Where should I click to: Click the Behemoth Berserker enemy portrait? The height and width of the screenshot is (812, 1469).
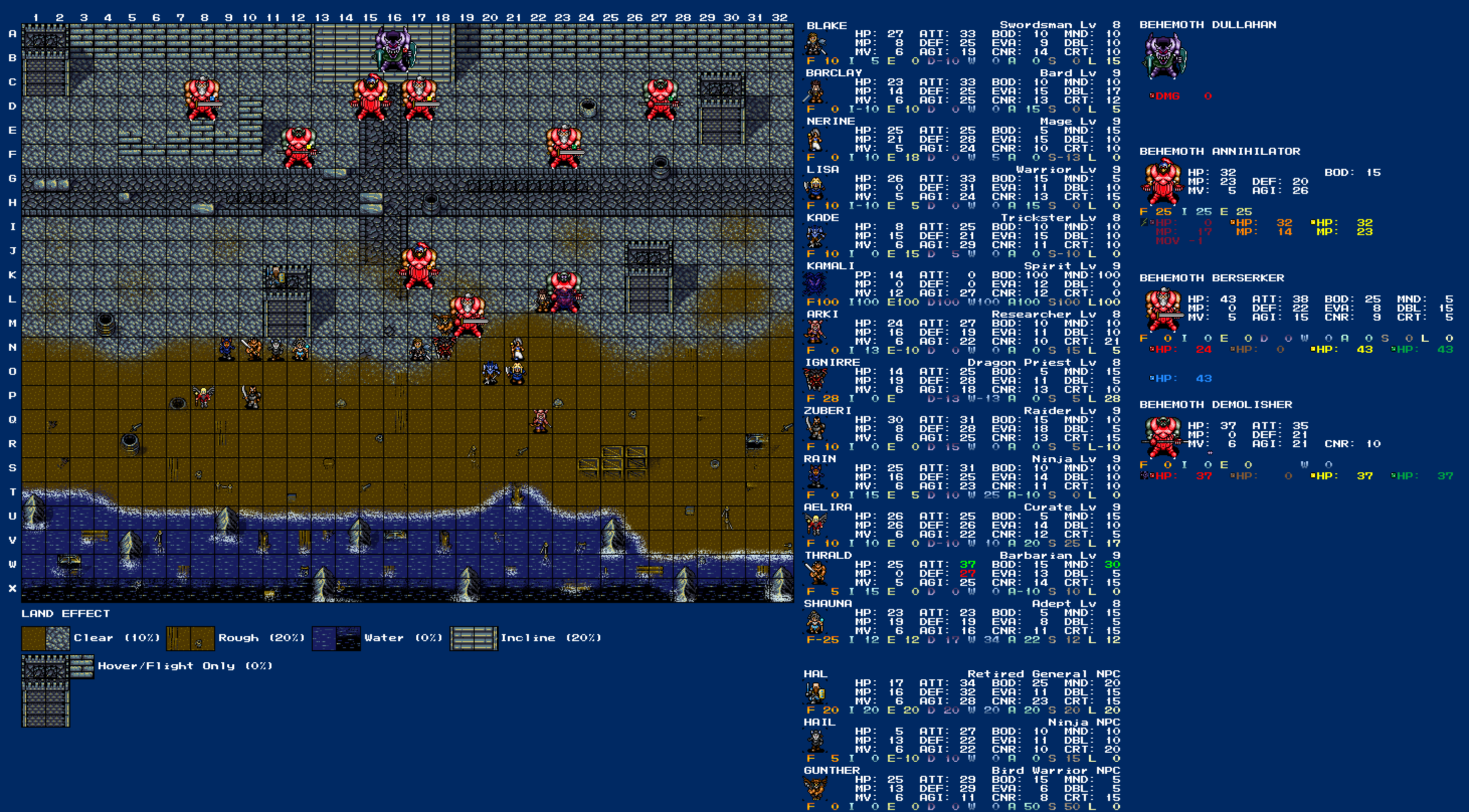coord(1161,310)
